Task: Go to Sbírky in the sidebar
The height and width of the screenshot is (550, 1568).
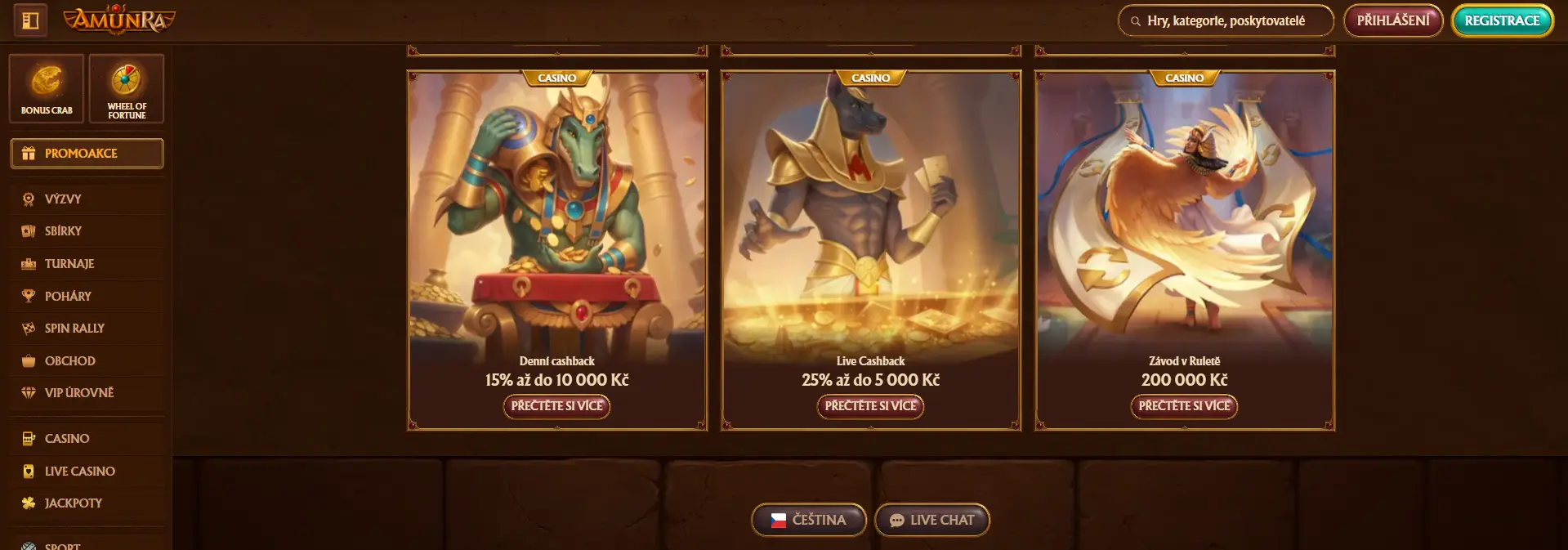Action: 63,231
